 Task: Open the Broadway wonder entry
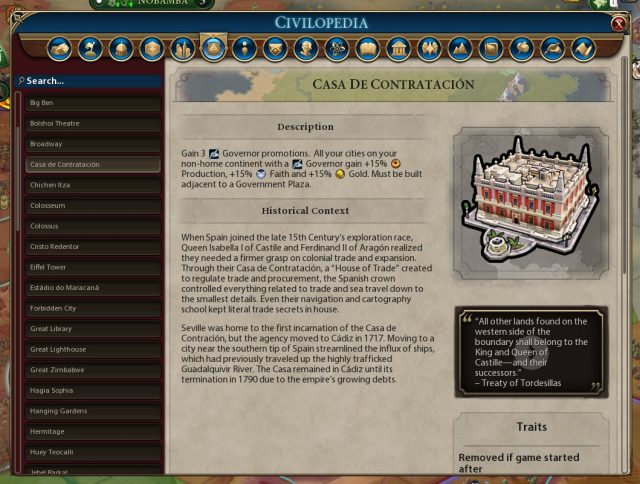click(92, 144)
